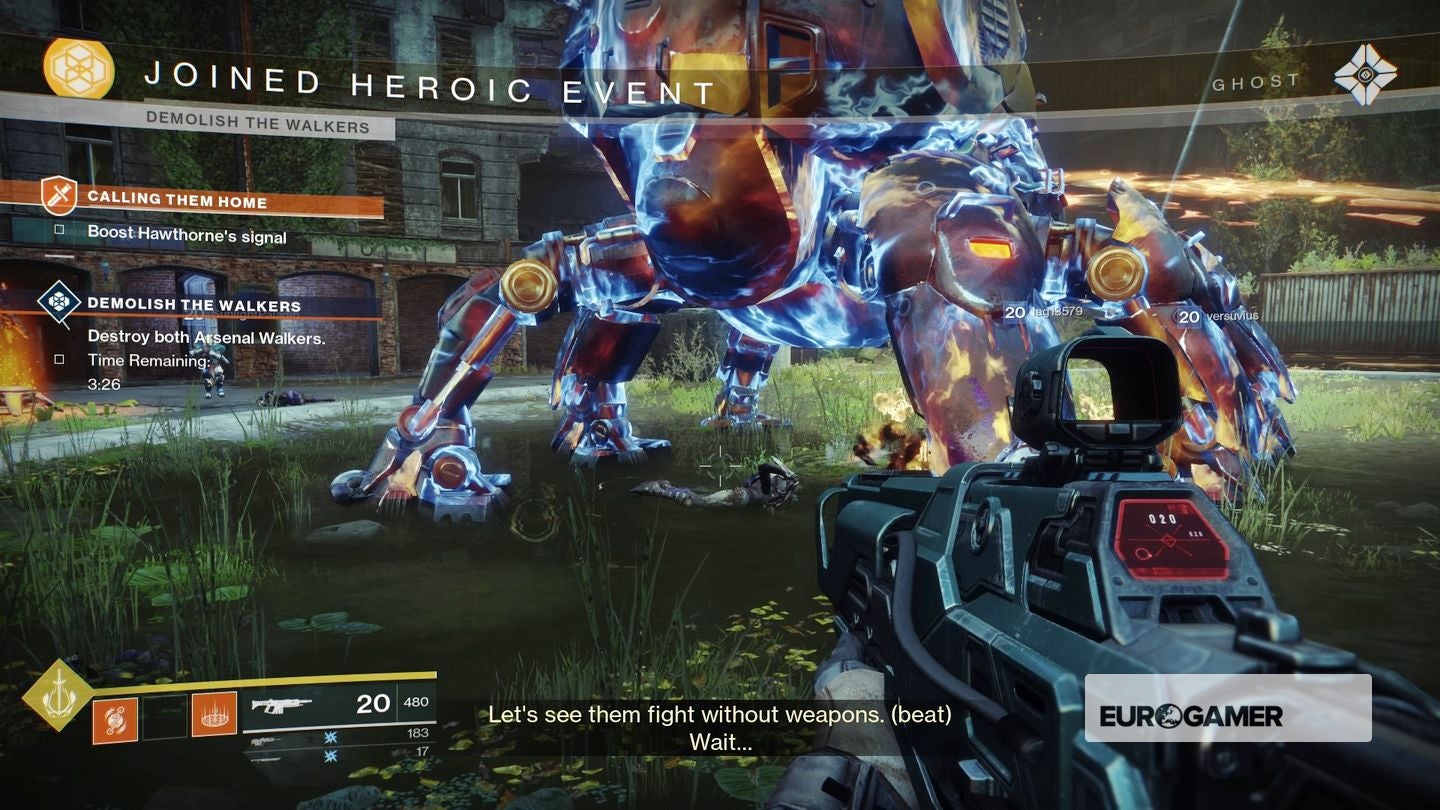Viewport: 1440px width, 810px height.
Task: Click the crossed-swords Calling Them Home icon
Action: 56,197
